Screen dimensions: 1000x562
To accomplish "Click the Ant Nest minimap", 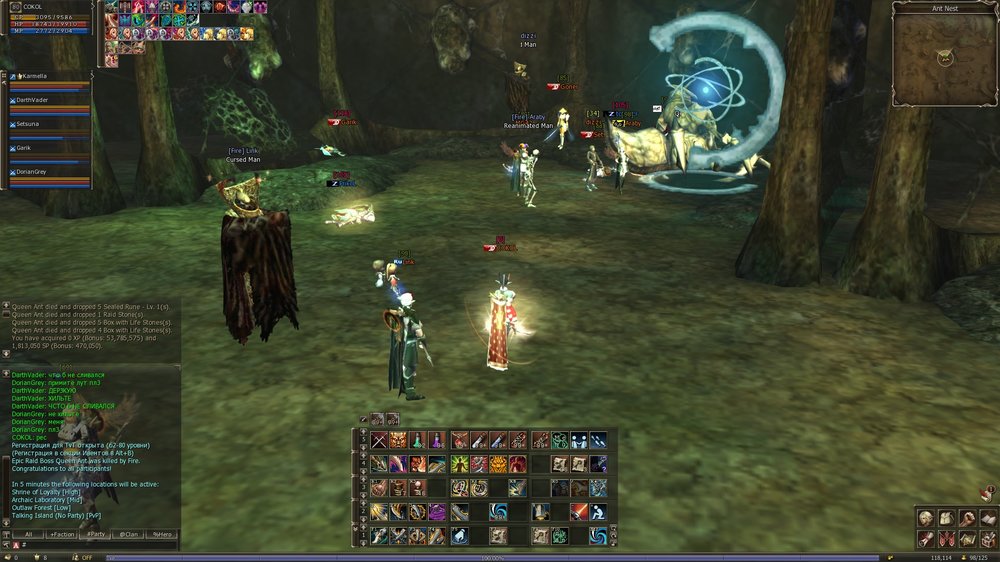I will [944, 59].
